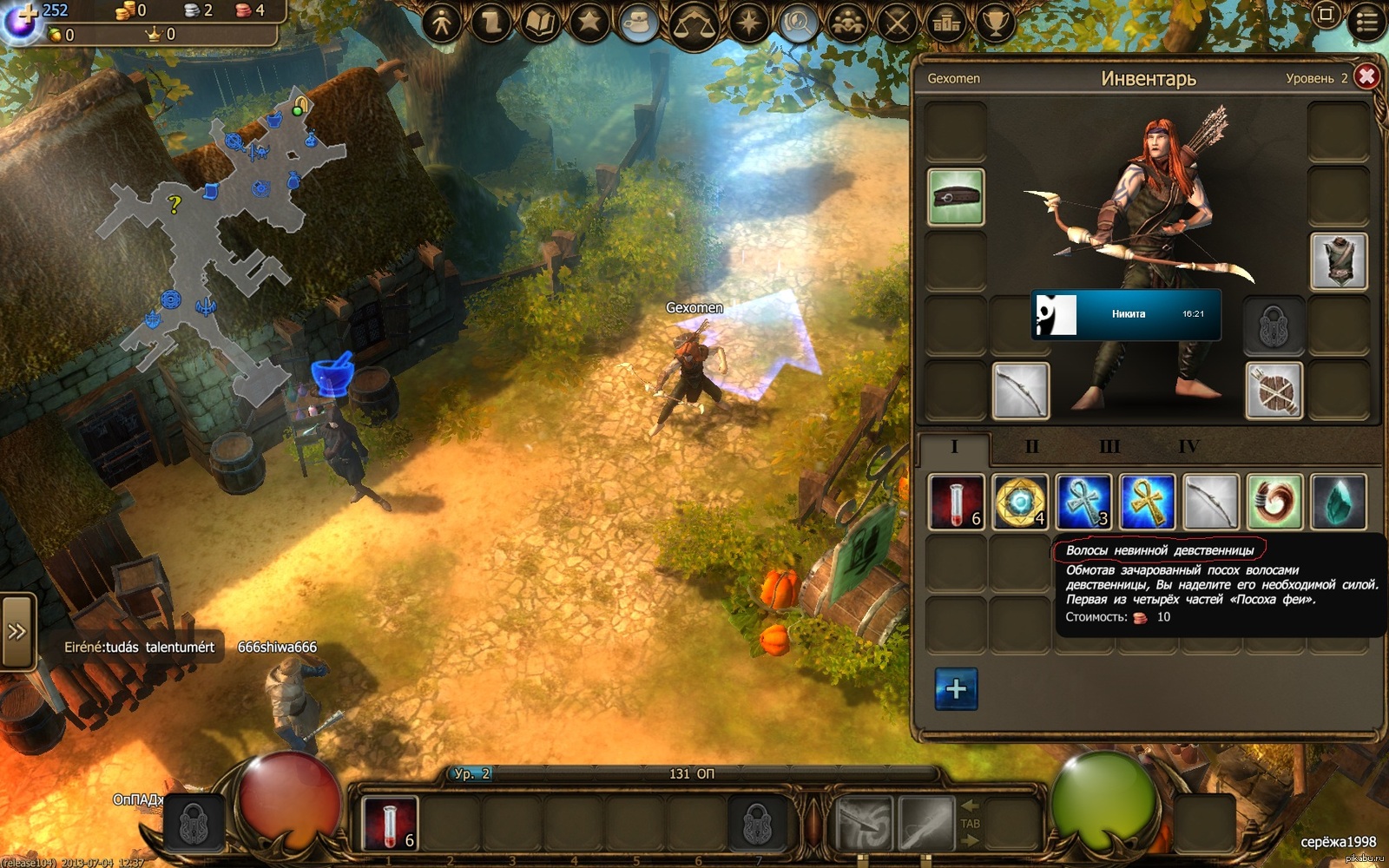Select the equipped wooden quiver slot
This screenshot has height=868, width=1389.
tap(1274, 391)
